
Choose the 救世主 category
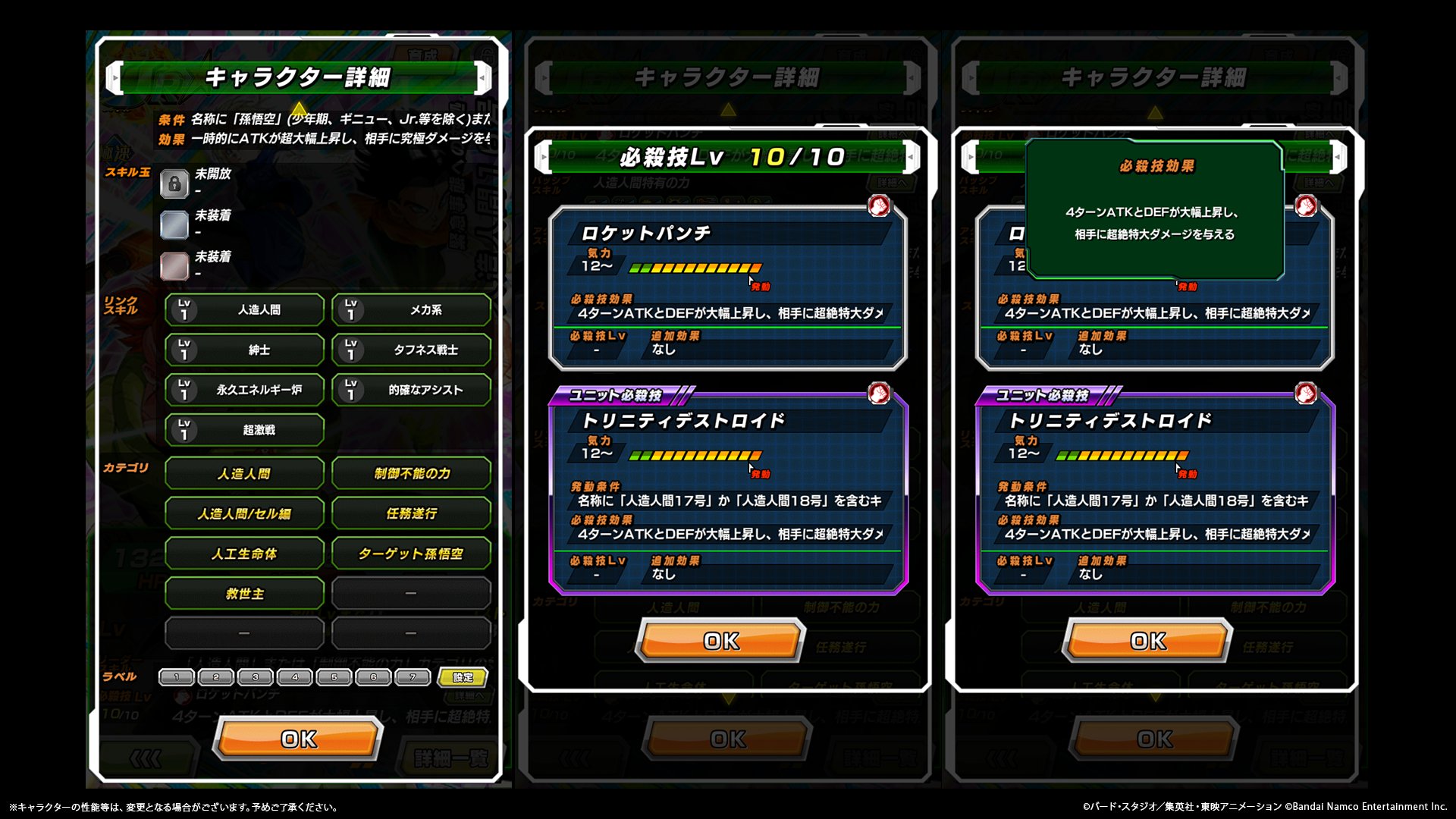[244, 594]
